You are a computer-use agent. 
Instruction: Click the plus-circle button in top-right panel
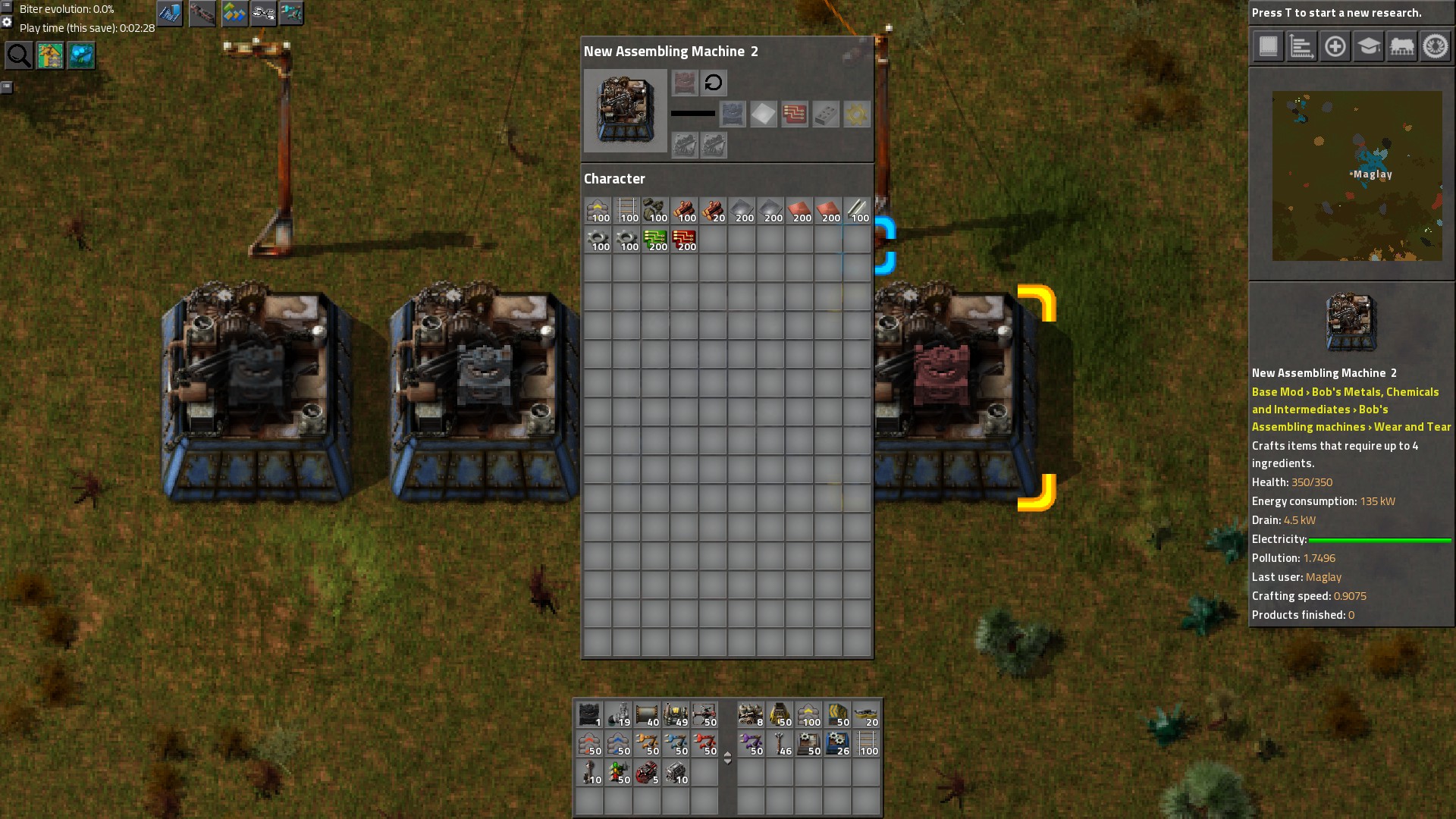1335,46
